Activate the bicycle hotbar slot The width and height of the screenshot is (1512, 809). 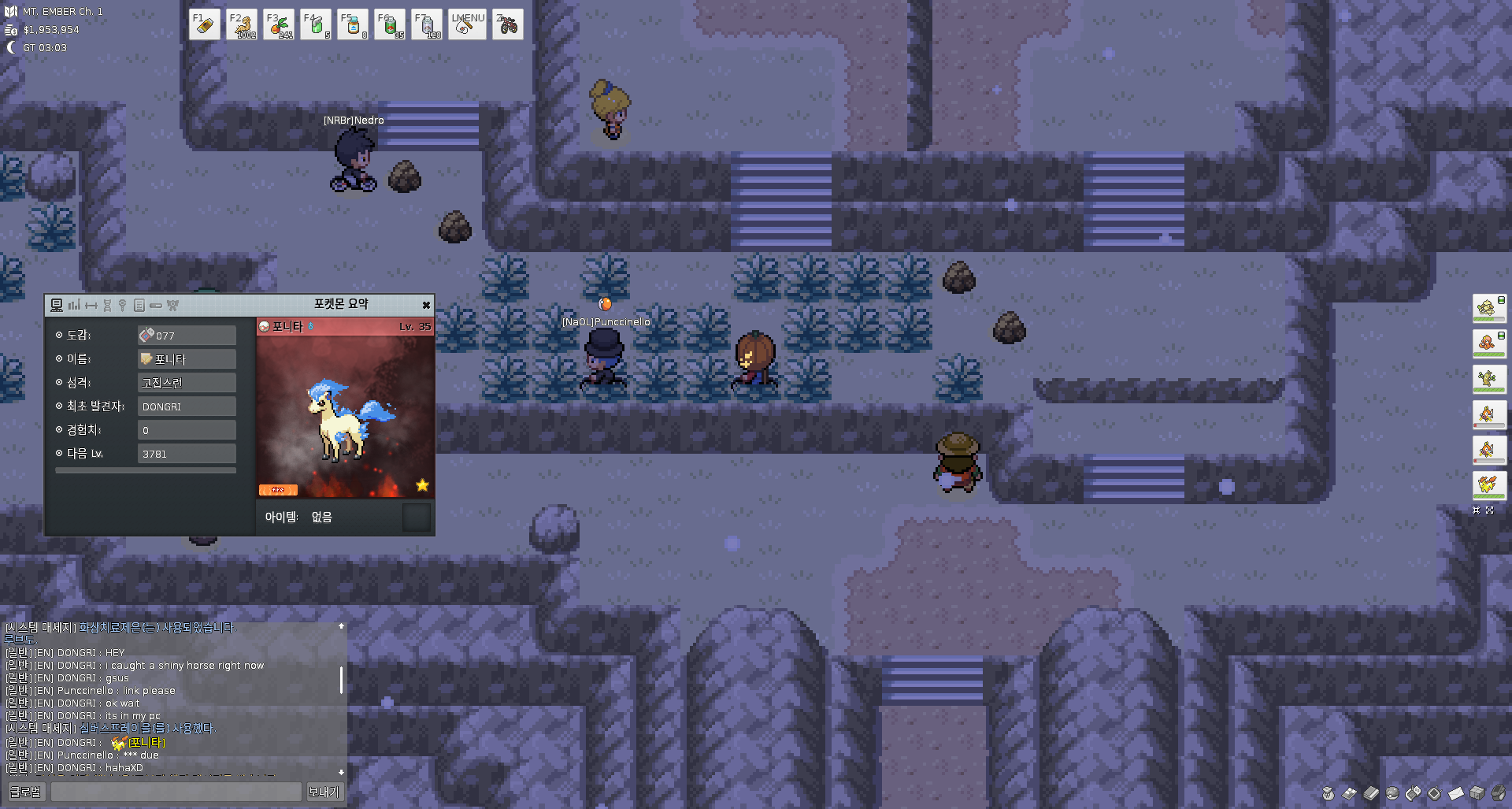[x=508, y=24]
